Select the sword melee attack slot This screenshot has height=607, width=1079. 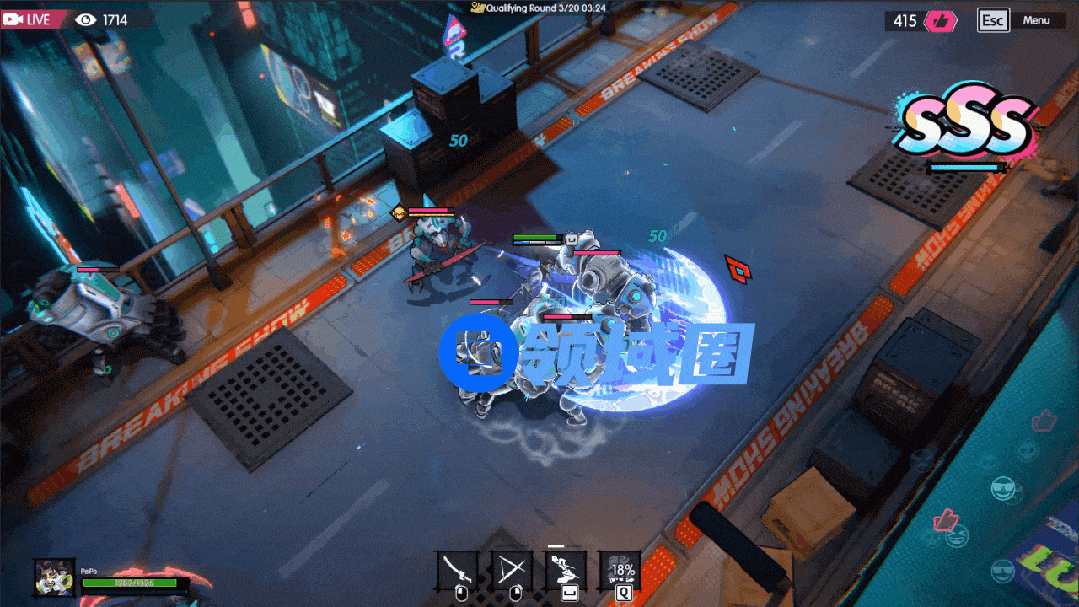[x=457, y=570]
